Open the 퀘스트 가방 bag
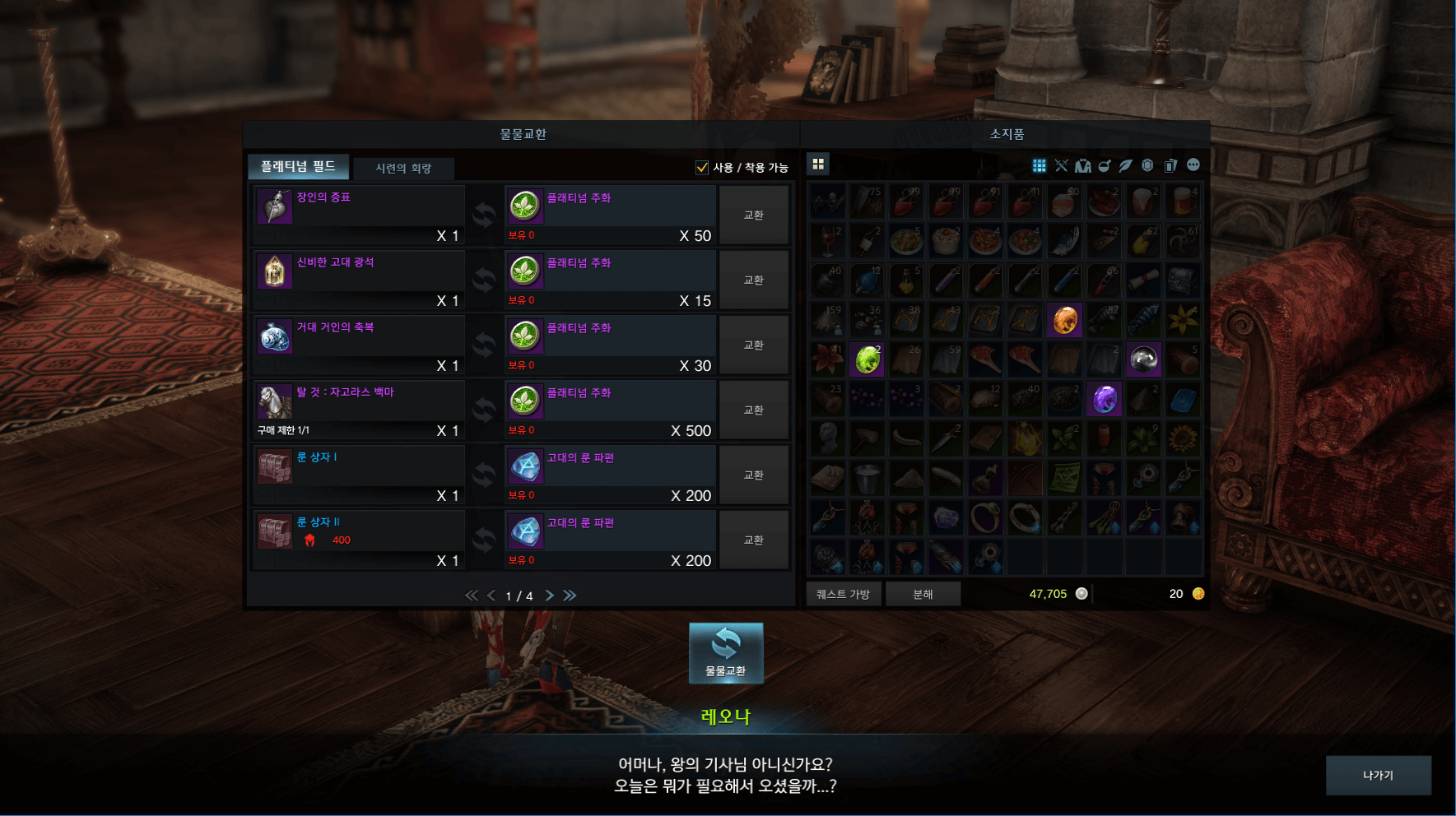The width and height of the screenshot is (1456, 816). point(843,594)
